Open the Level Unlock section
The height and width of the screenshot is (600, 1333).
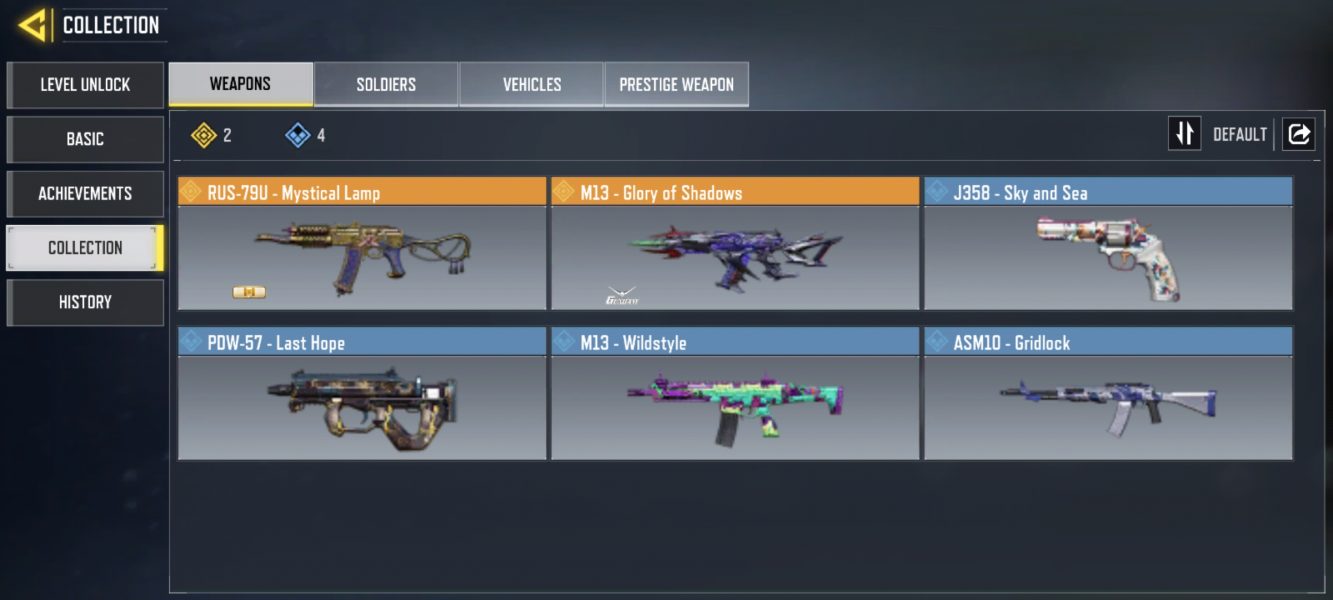click(85, 85)
